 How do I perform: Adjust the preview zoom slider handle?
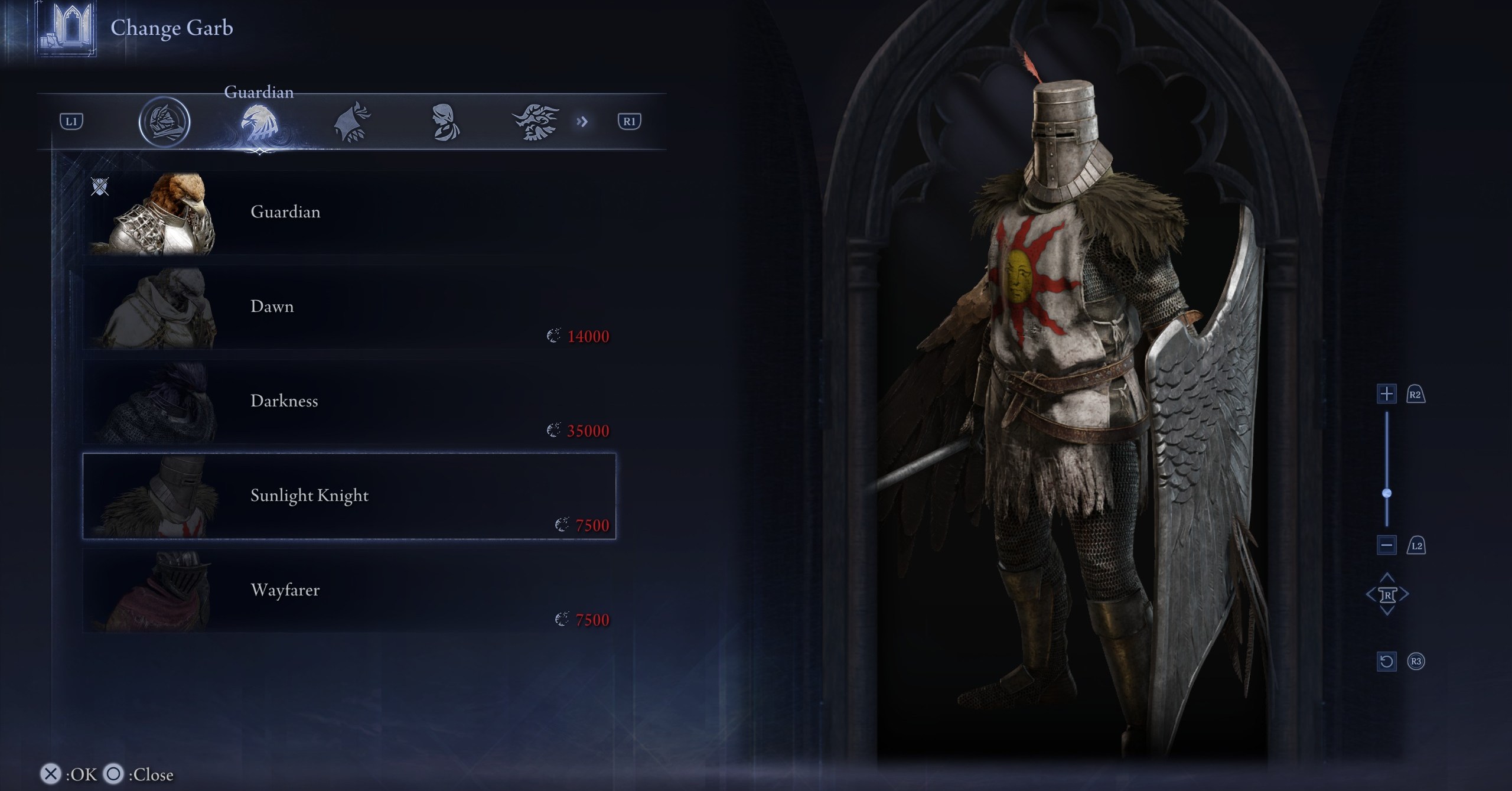click(x=1387, y=493)
